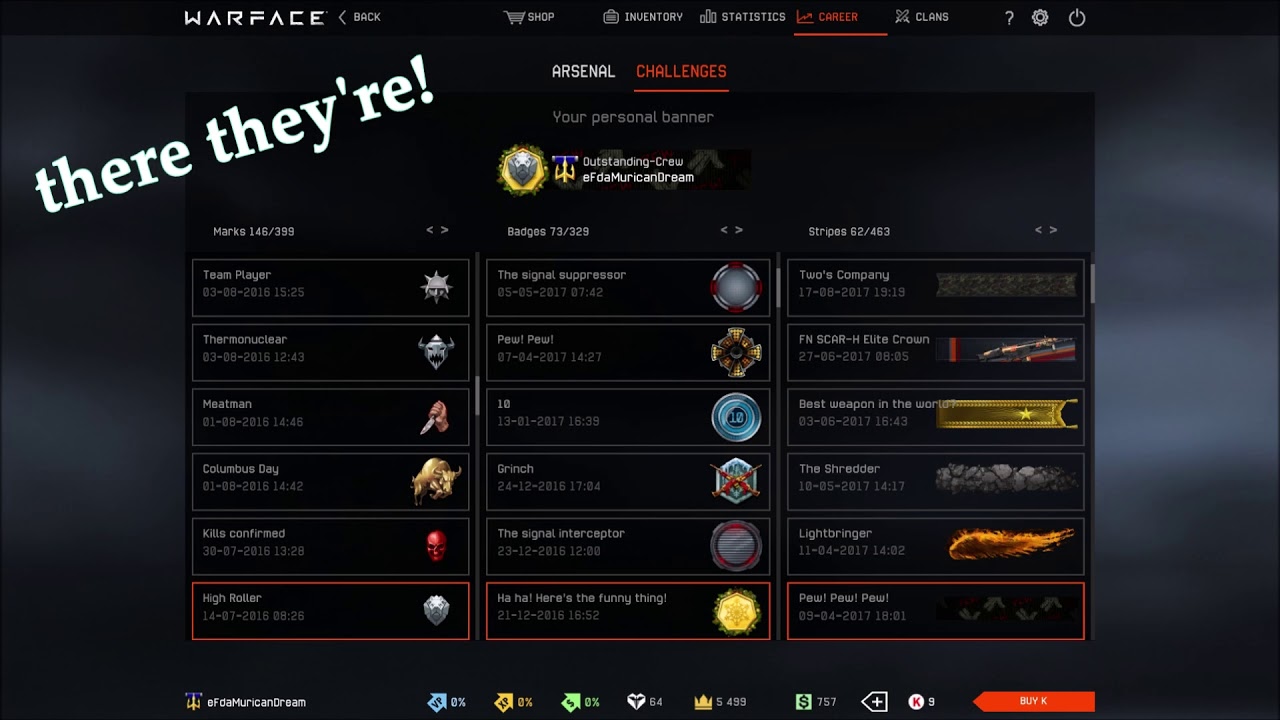Show next page of Badges
This screenshot has height=720, width=1280.
pyautogui.click(x=738, y=229)
